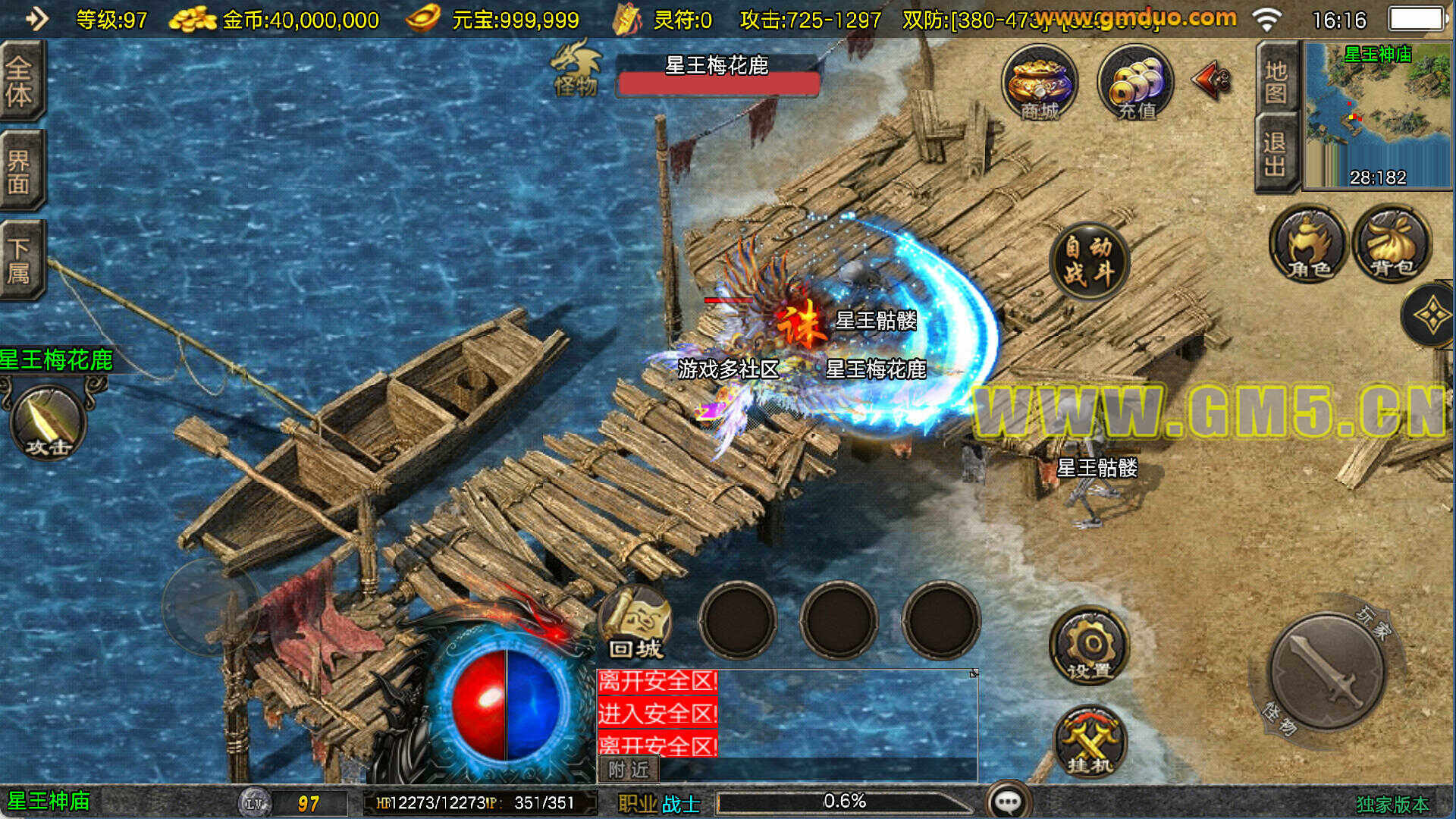Open the 星王神庙 minimap
Viewport: 1456px width, 819px height.
1378,114
